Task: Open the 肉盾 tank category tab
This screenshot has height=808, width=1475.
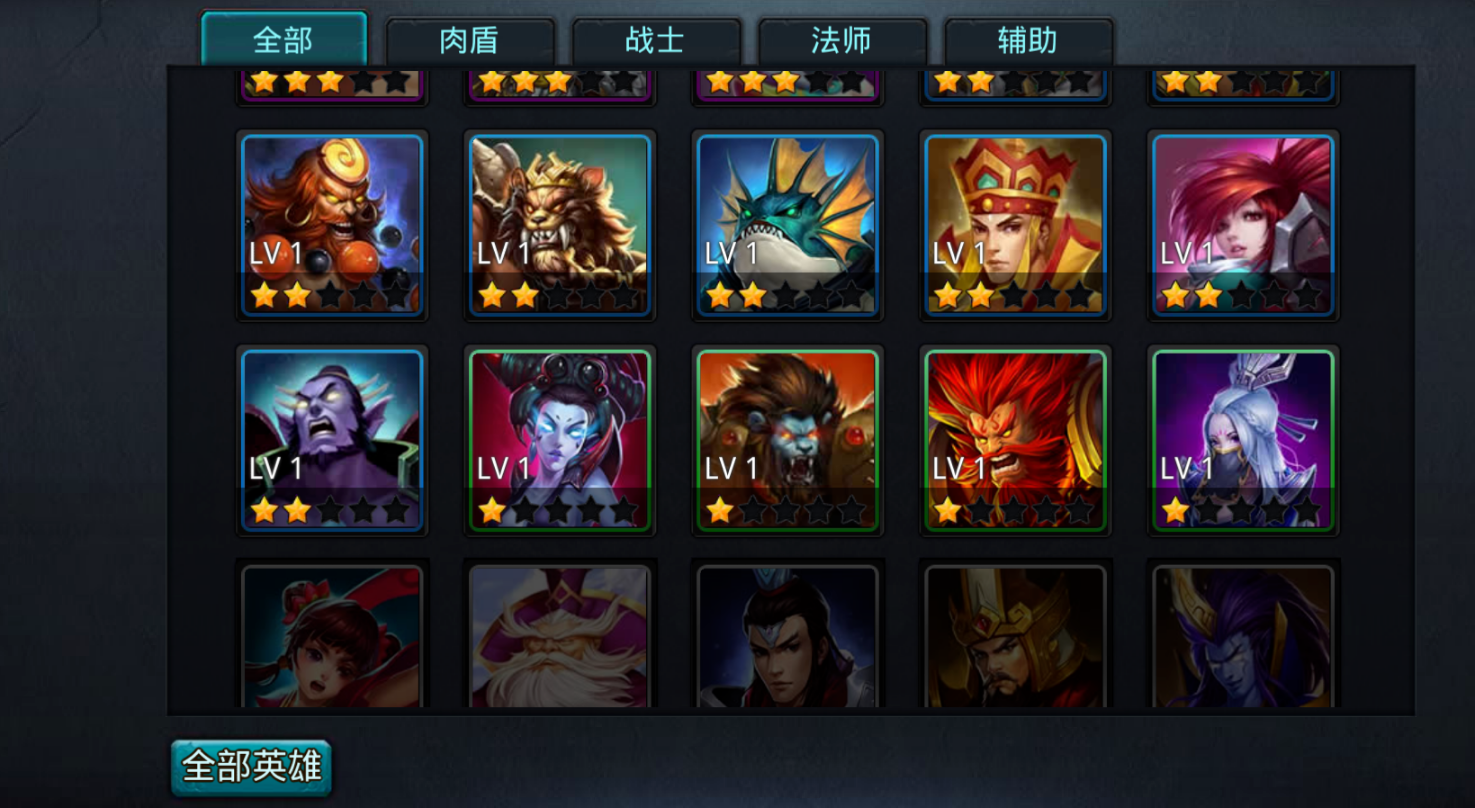Action: [x=469, y=41]
